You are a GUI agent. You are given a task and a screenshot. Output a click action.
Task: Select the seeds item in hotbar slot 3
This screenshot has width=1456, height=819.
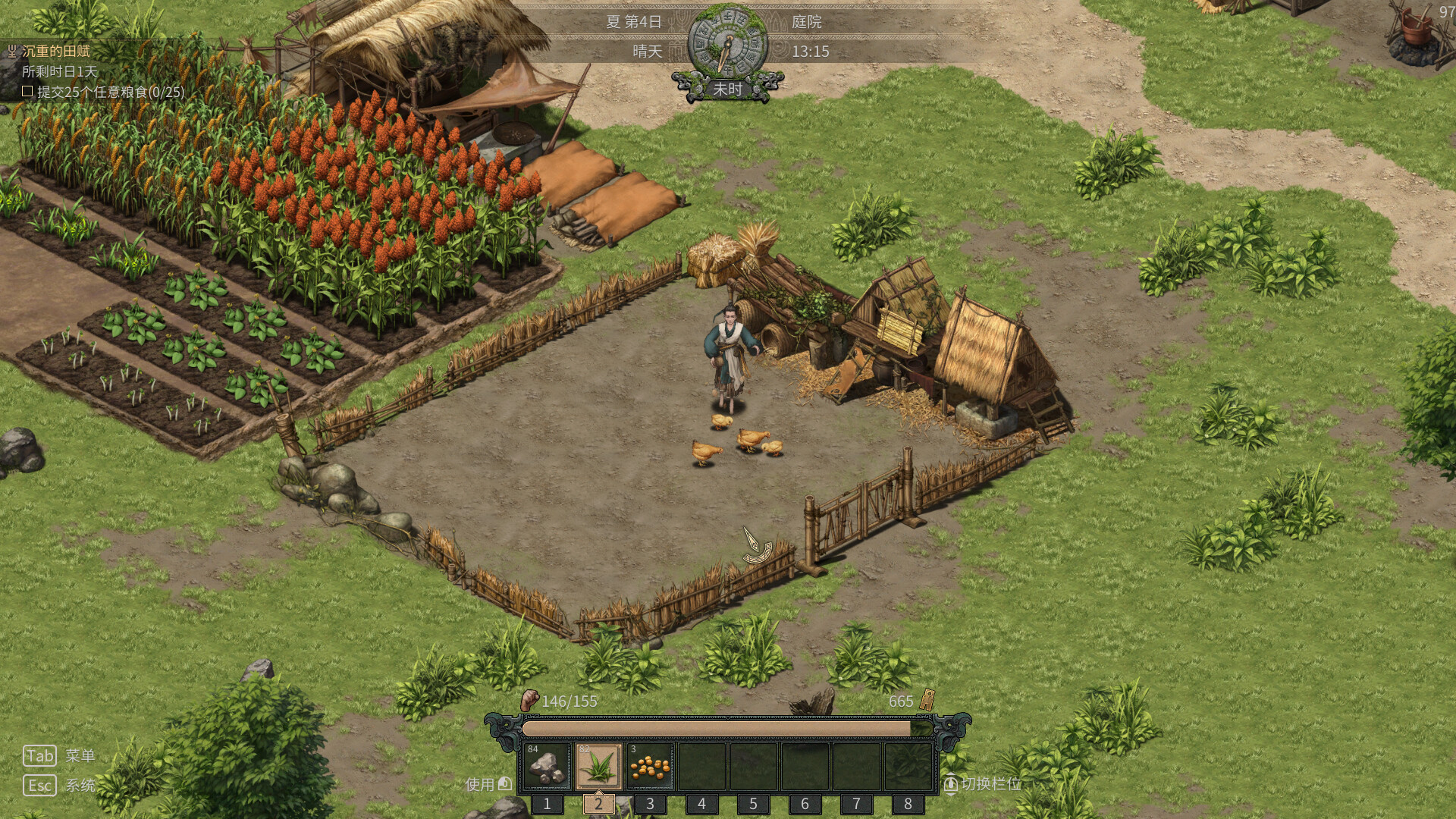click(x=650, y=767)
